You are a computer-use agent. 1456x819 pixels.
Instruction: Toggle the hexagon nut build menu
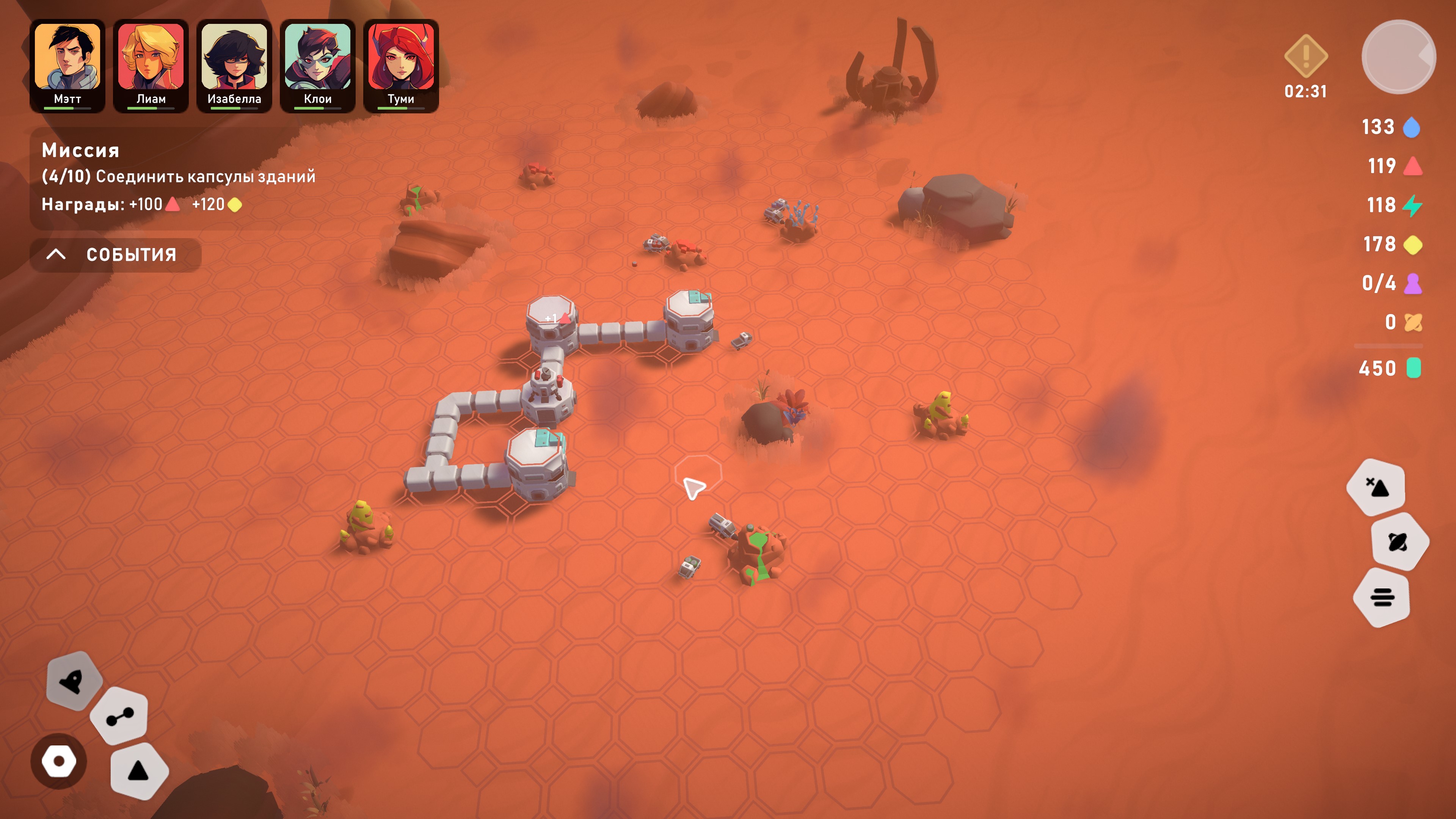59,761
